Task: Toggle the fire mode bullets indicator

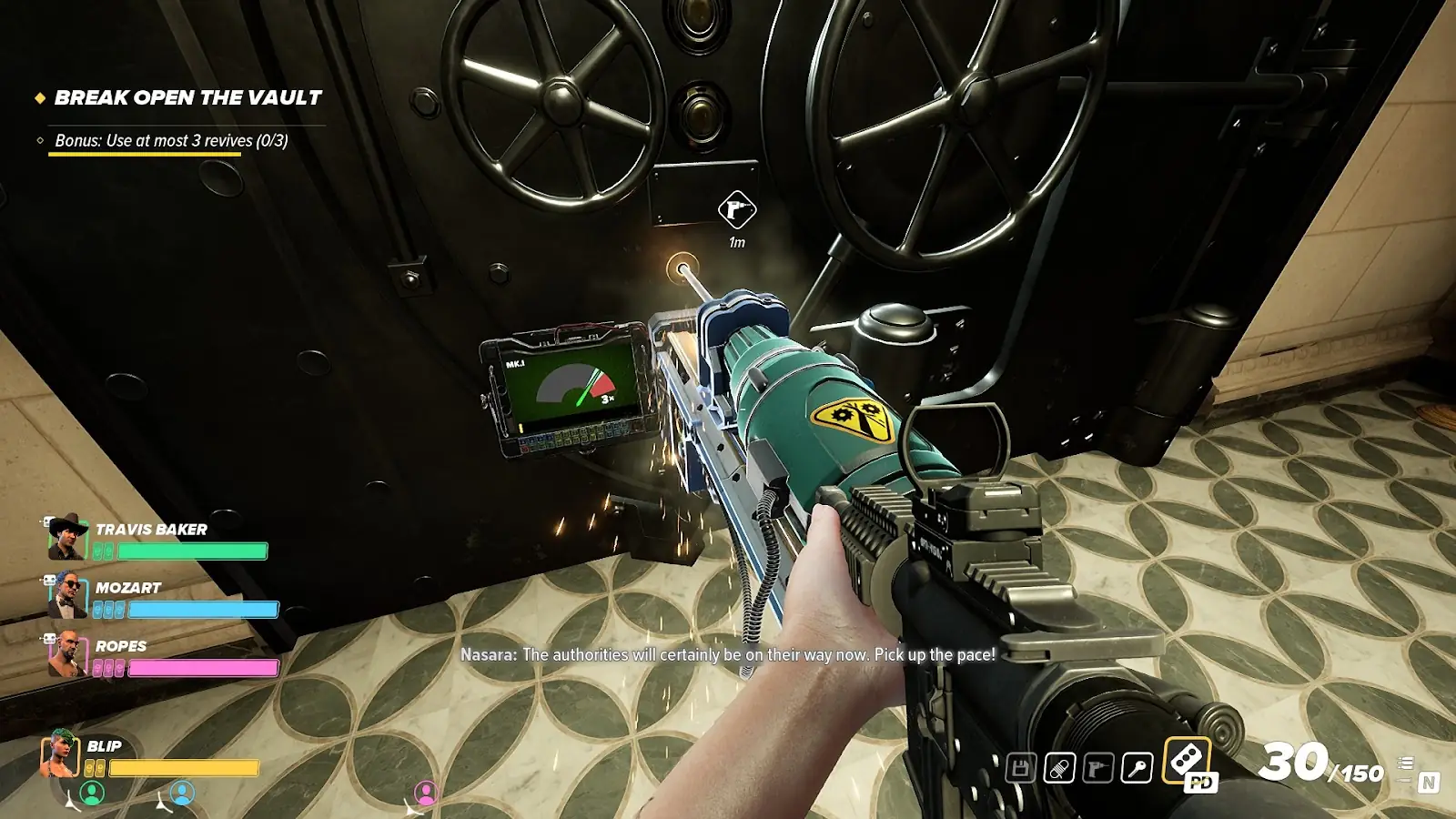Action: click(x=1406, y=763)
